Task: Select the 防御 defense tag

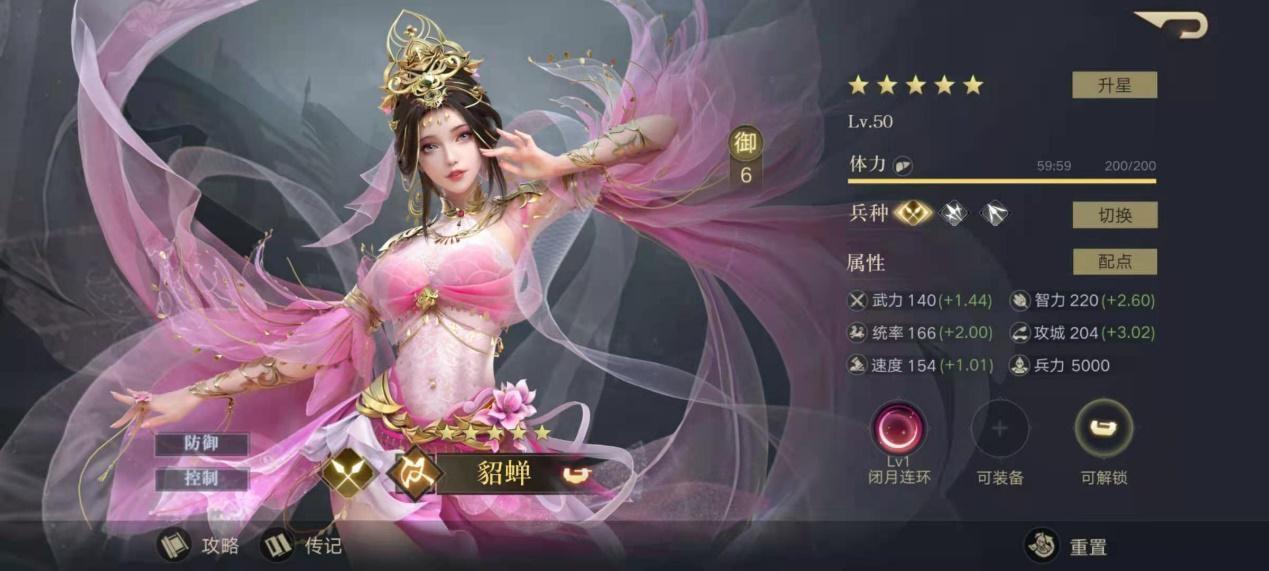Action: [x=202, y=444]
